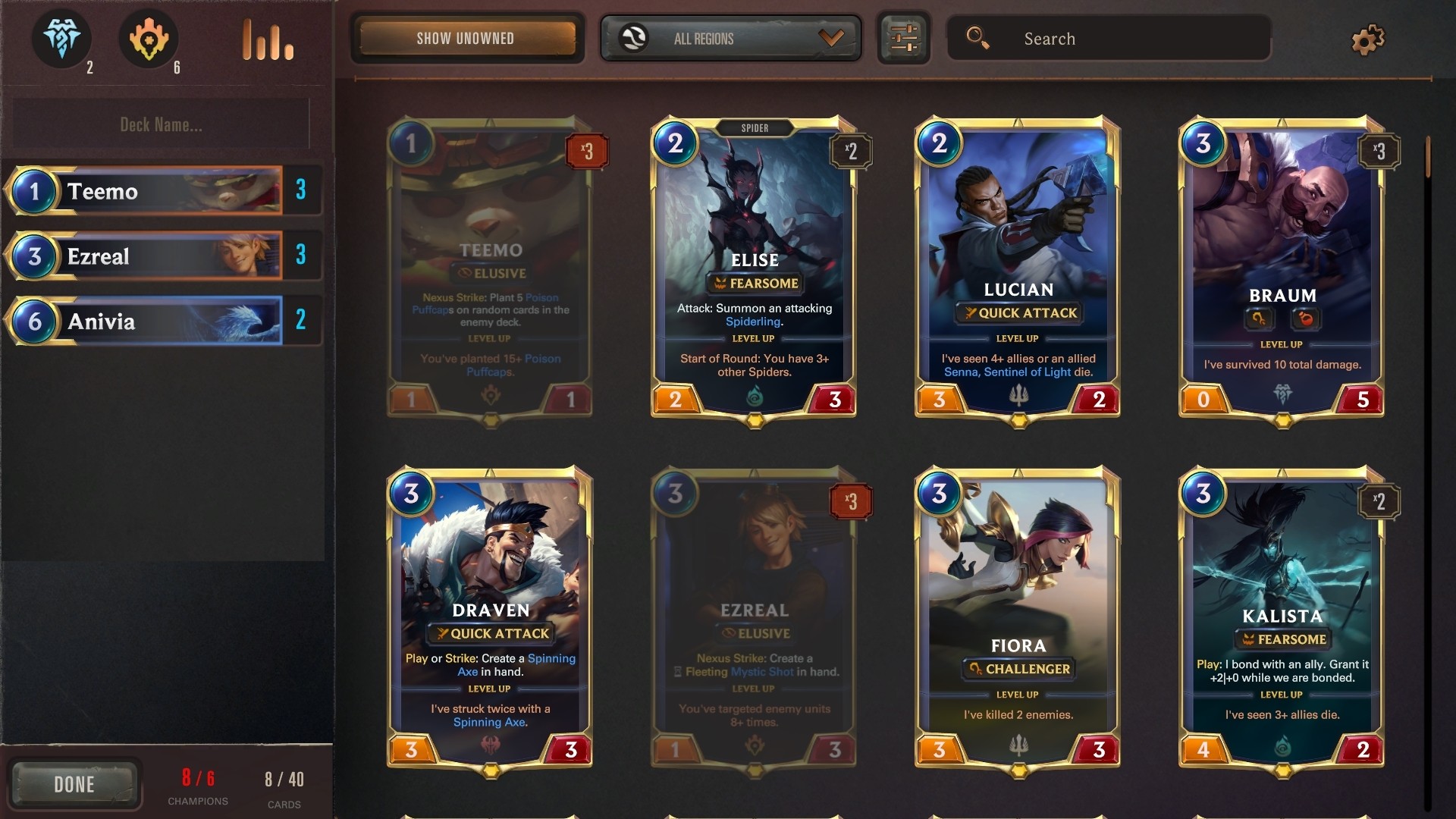The height and width of the screenshot is (819, 1456).
Task: Open the advanced filters icon
Action: pyautogui.click(x=903, y=38)
